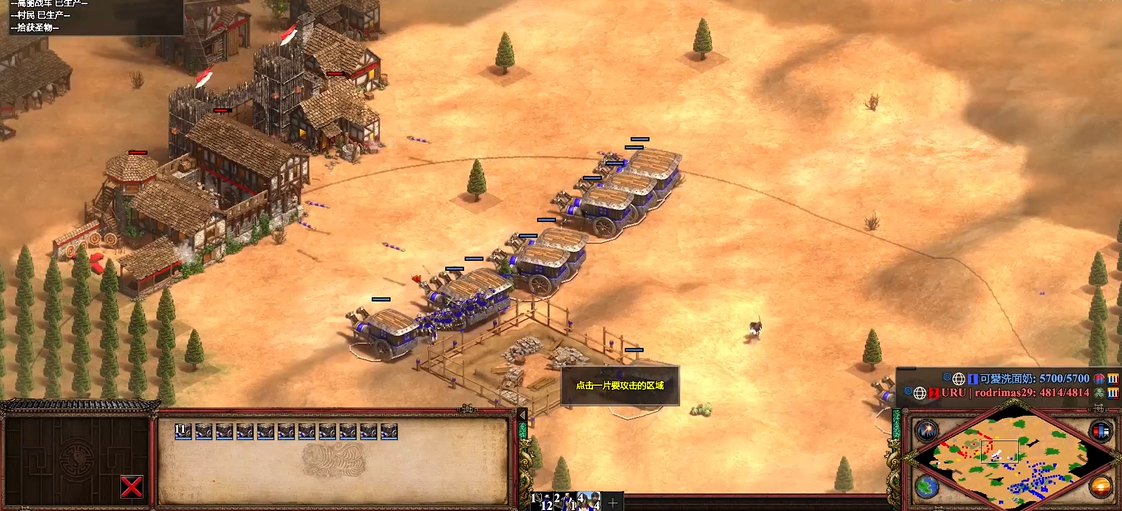Collapse the command panel with the arrow tab

521,414
